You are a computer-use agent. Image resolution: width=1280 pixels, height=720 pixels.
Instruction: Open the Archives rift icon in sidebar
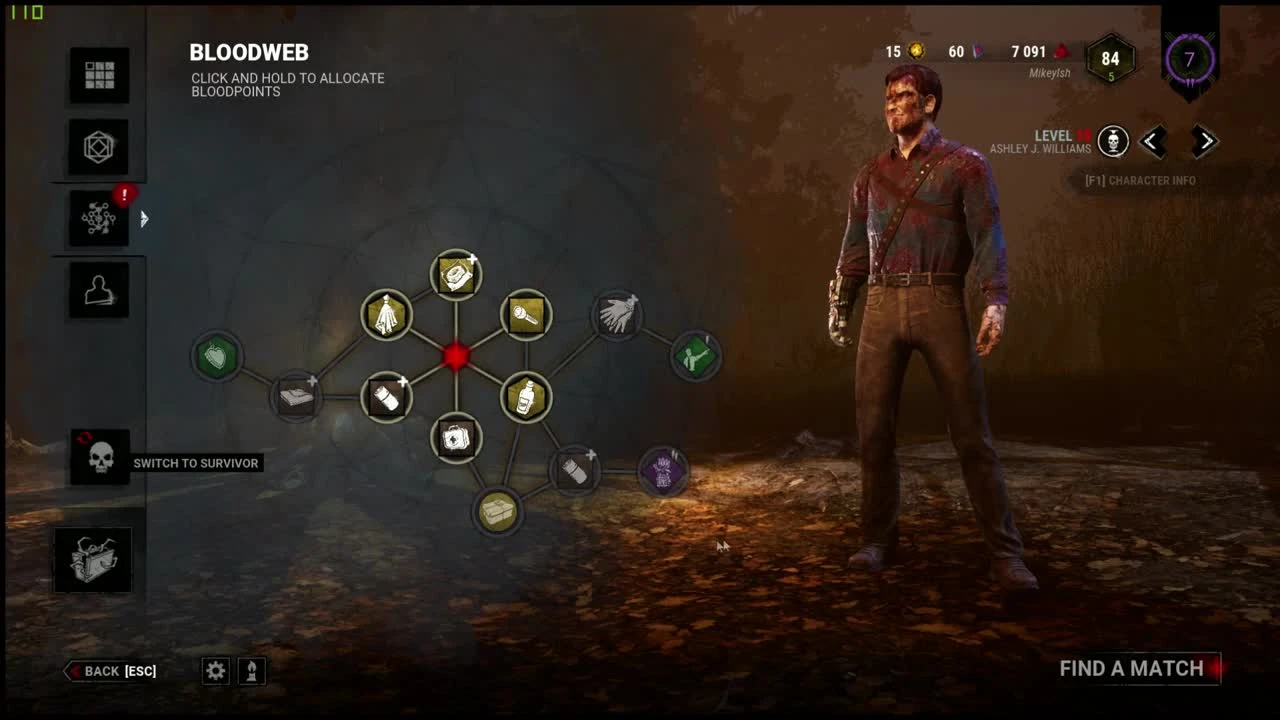(97, 146)
